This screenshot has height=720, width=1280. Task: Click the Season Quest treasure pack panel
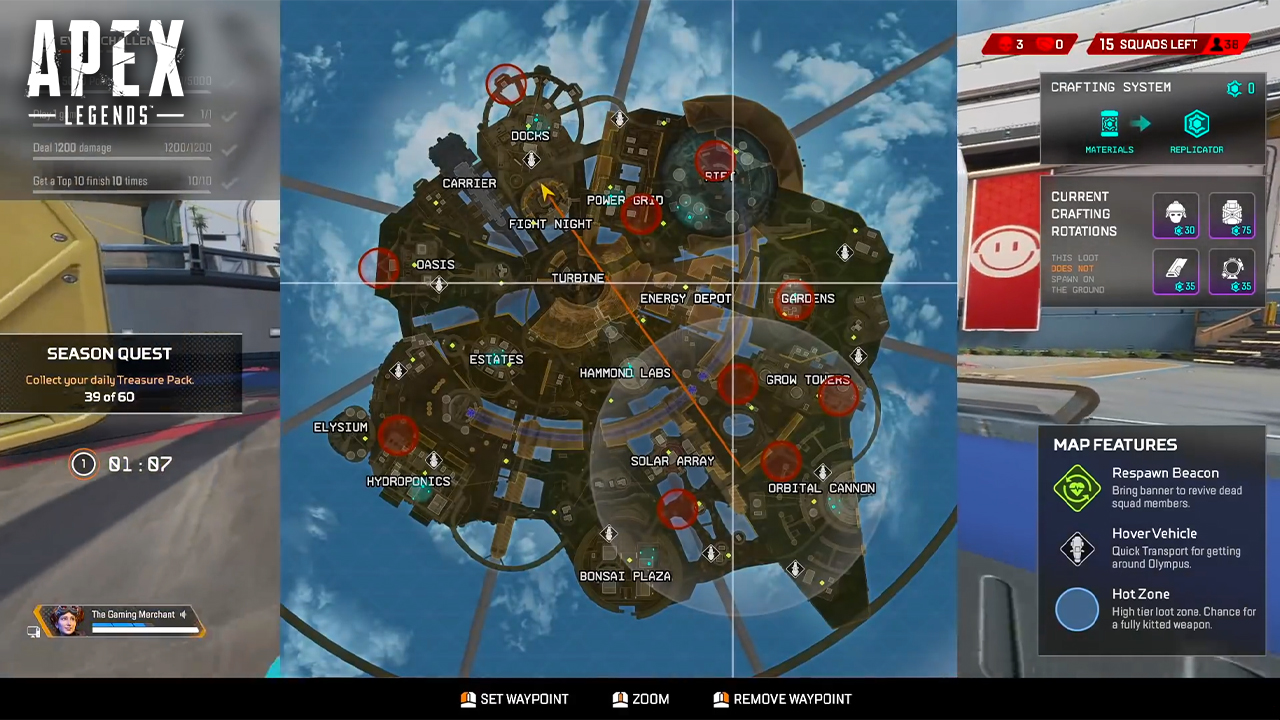click(110, 375)
